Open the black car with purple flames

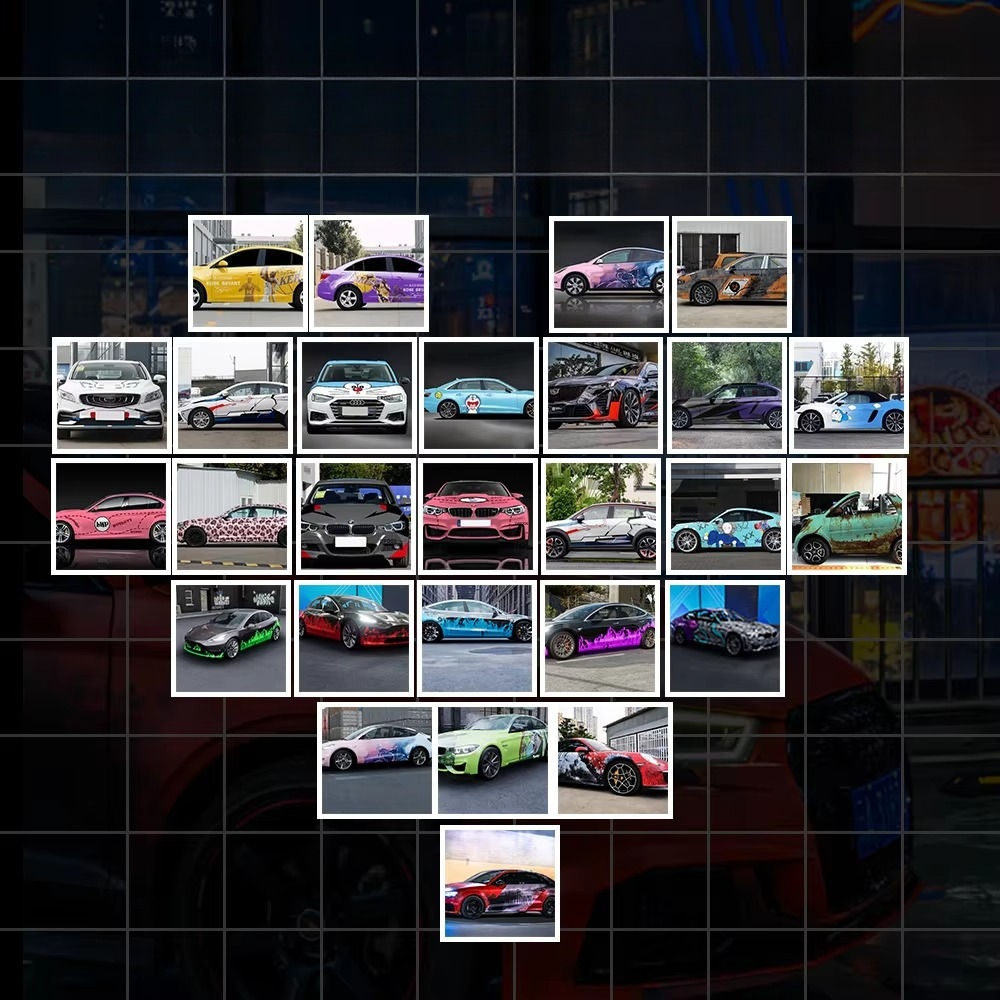(600, 638)
